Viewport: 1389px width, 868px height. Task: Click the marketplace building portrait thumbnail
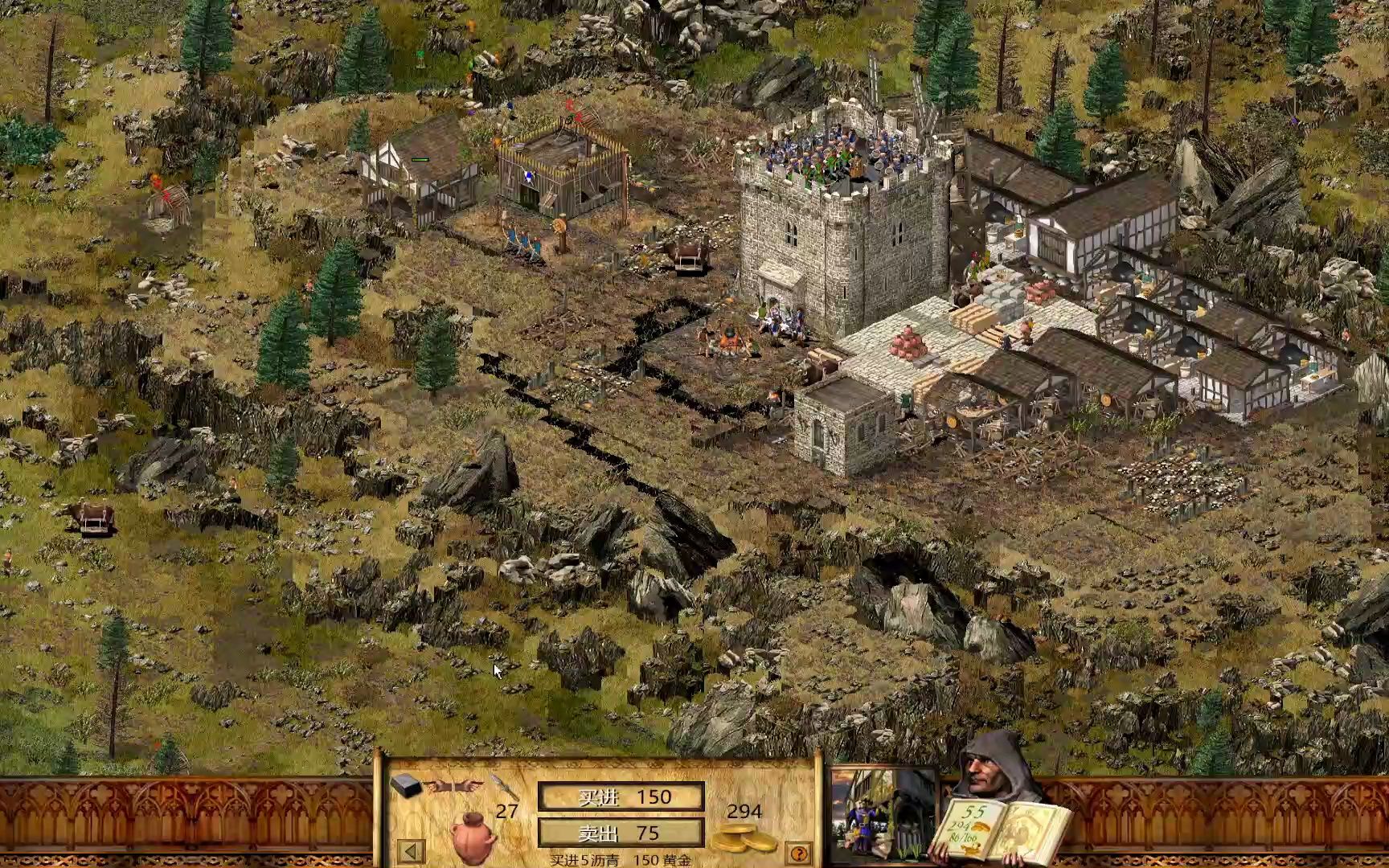(883, 813)
